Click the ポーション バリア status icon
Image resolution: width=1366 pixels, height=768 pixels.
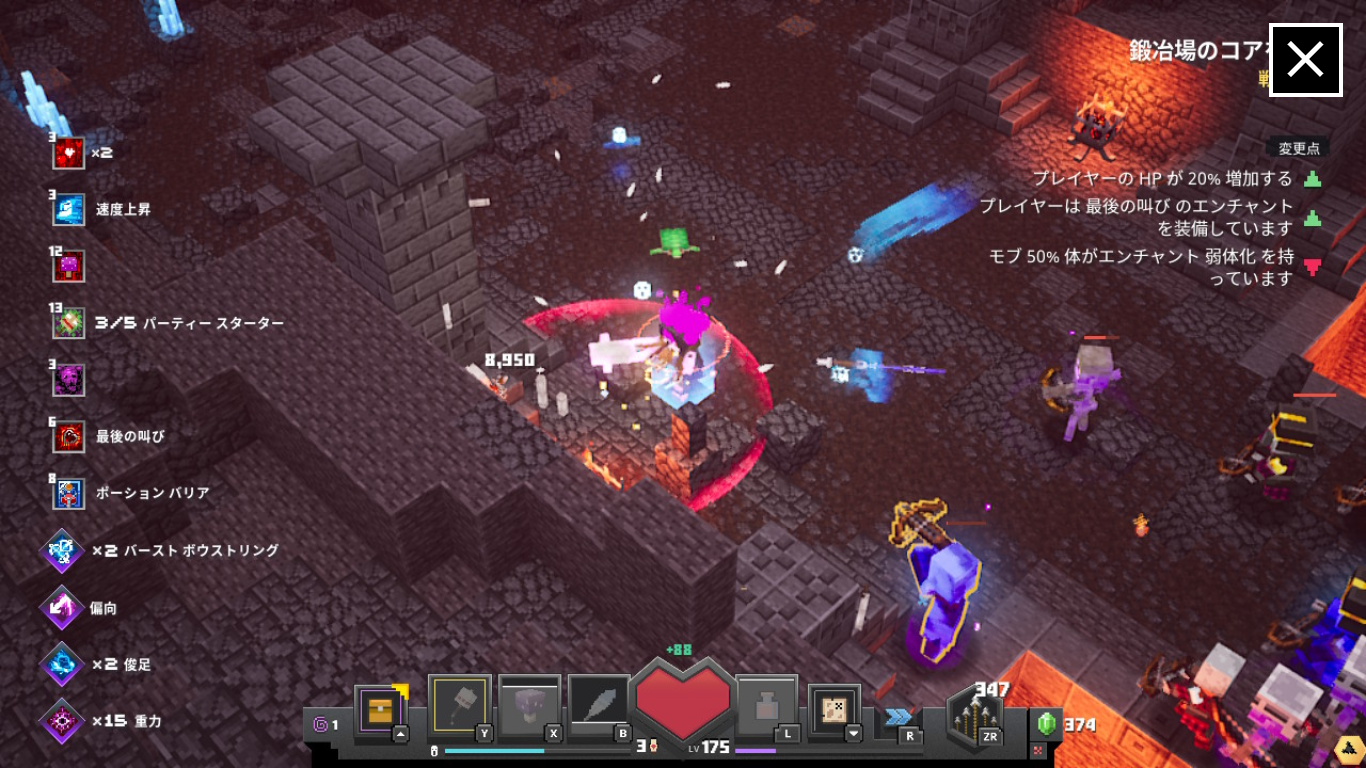point(69,493)
